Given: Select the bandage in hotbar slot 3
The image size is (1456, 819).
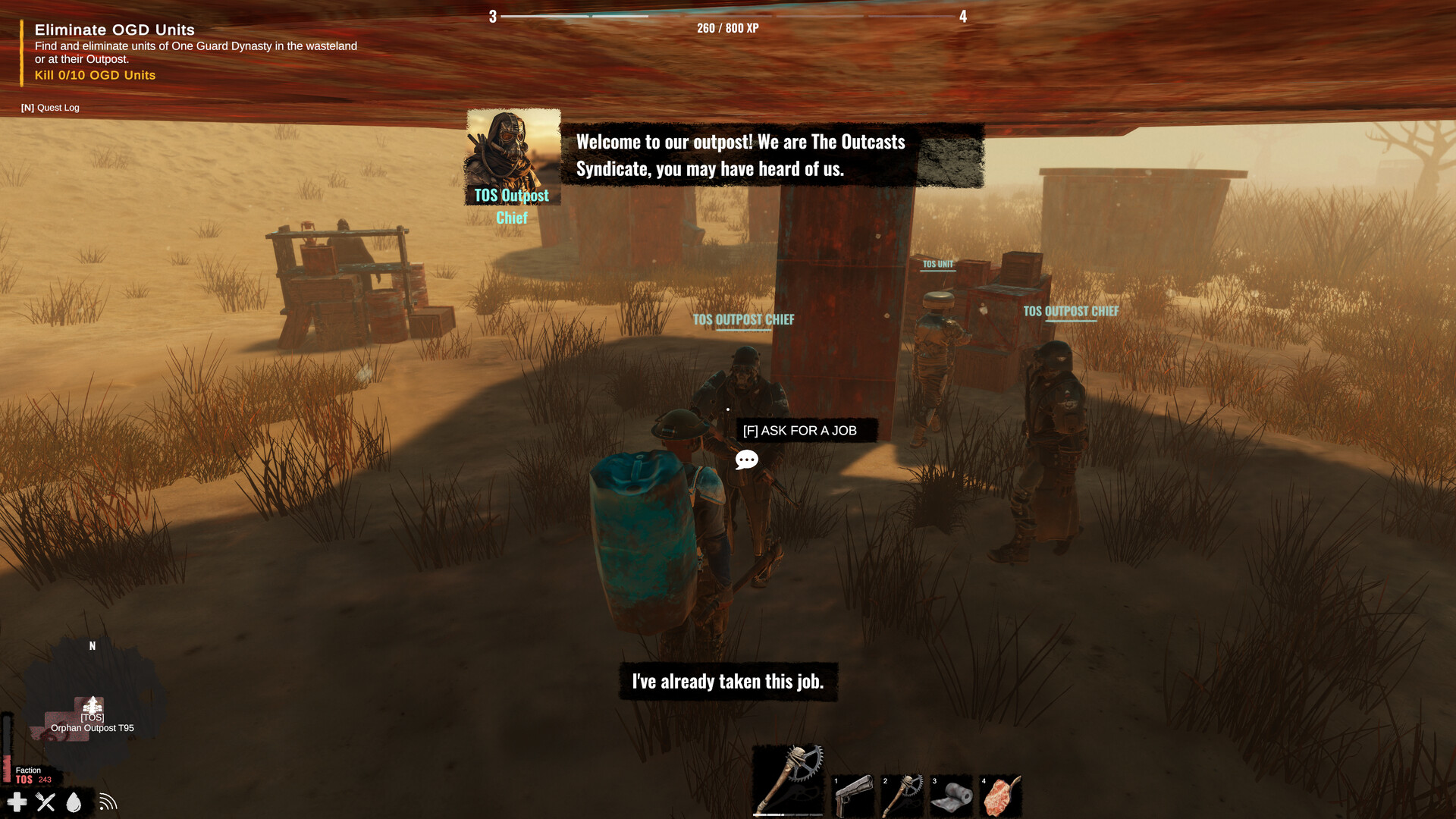Looking at the screenshot, I should (x=952, y=791).
